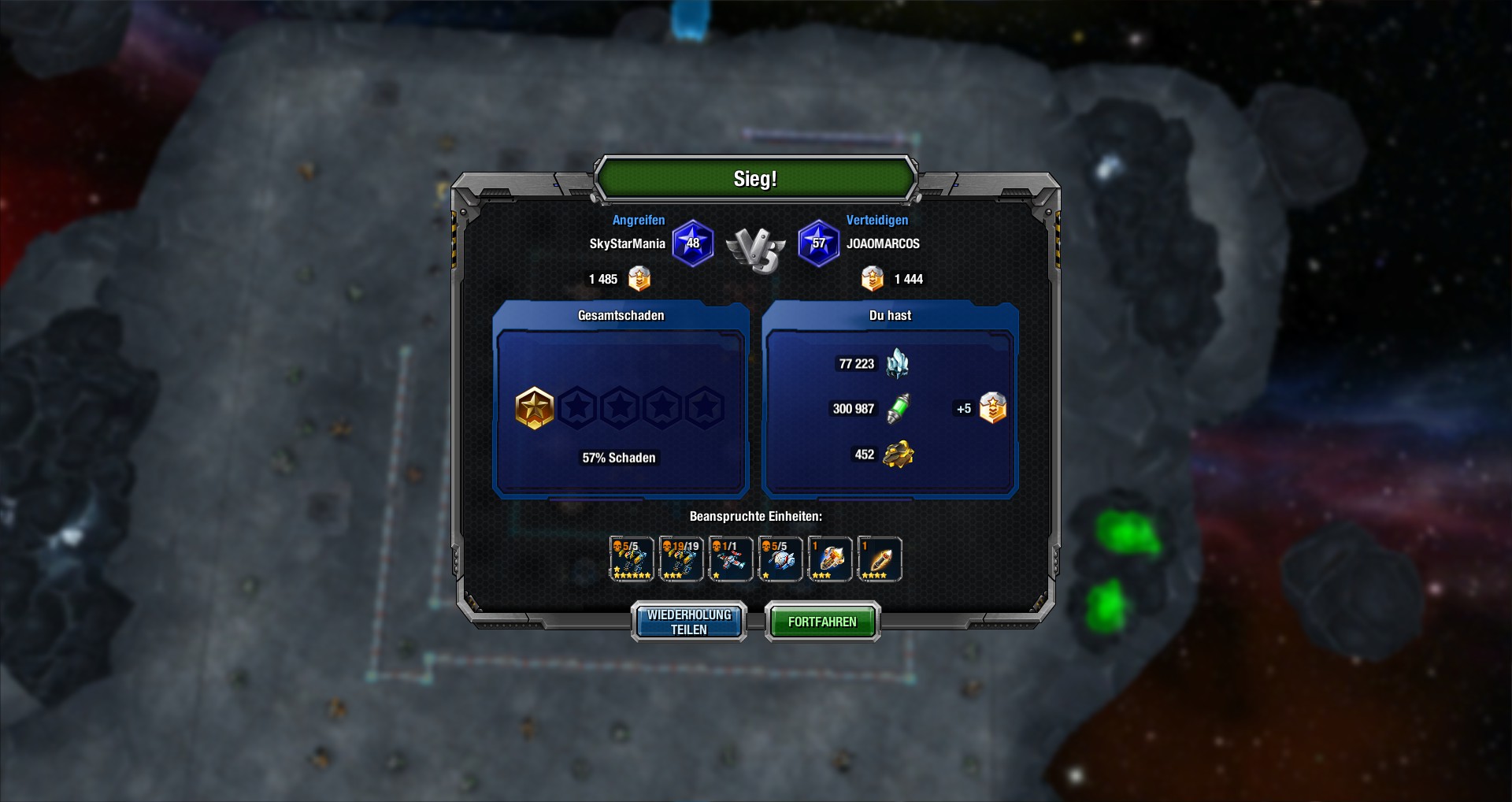This screenshot has height=802, width=1512.
Task: Select the green energy cell icon
Action: (x=898, y=408)
